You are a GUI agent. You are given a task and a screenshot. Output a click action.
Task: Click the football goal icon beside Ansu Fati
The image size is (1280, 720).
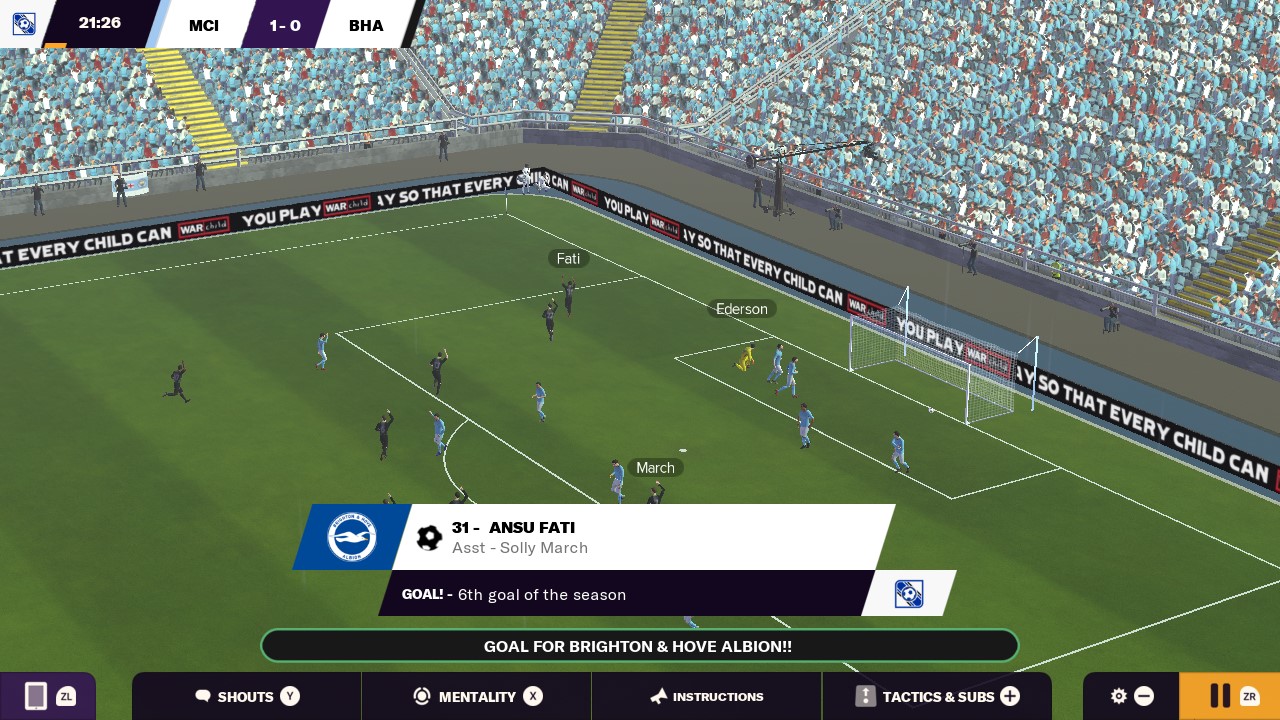click(429, 536)
